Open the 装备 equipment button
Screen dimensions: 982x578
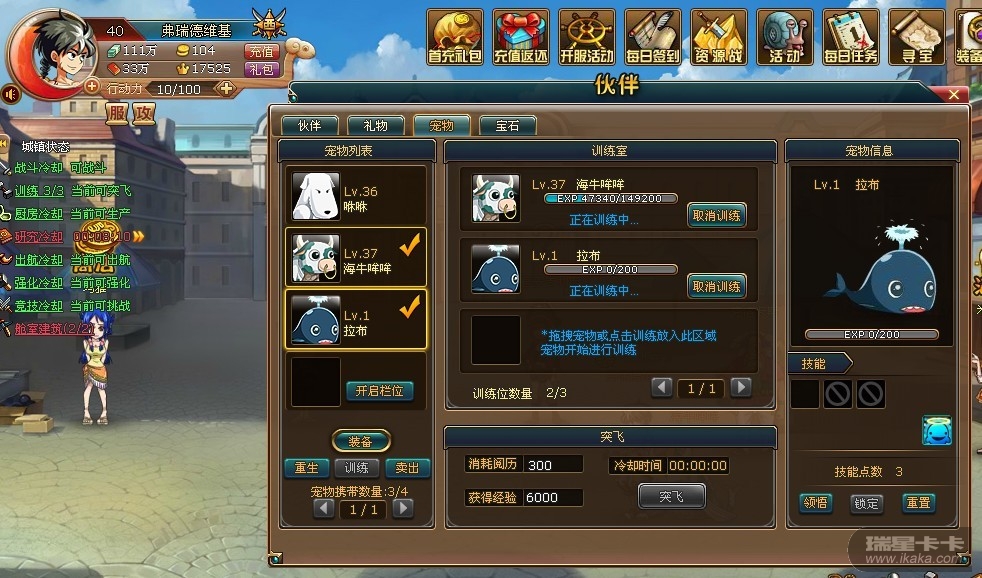pos(360,441)
